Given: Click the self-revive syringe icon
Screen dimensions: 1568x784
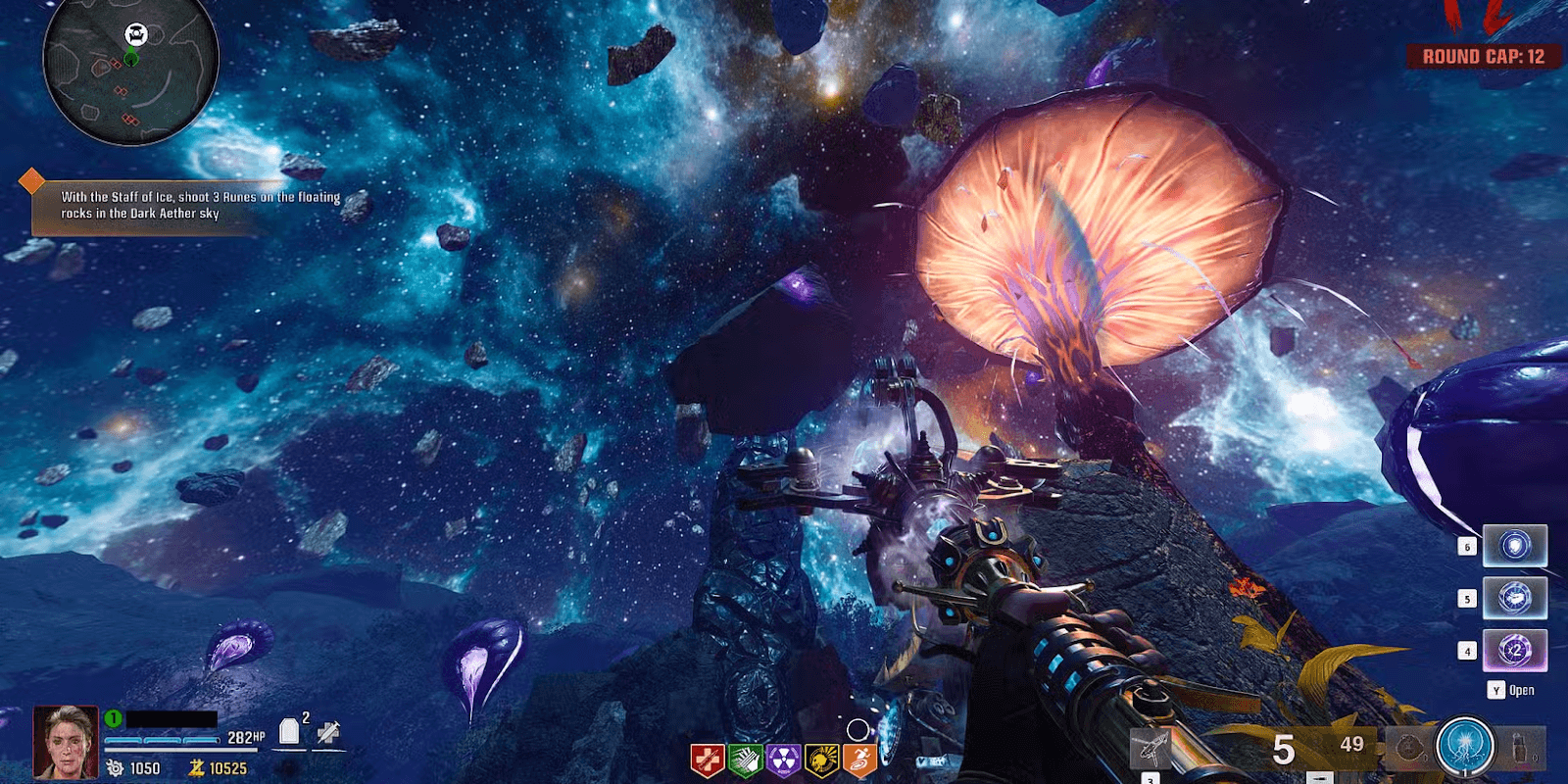Looking at the screenshot, I should 328,732.
